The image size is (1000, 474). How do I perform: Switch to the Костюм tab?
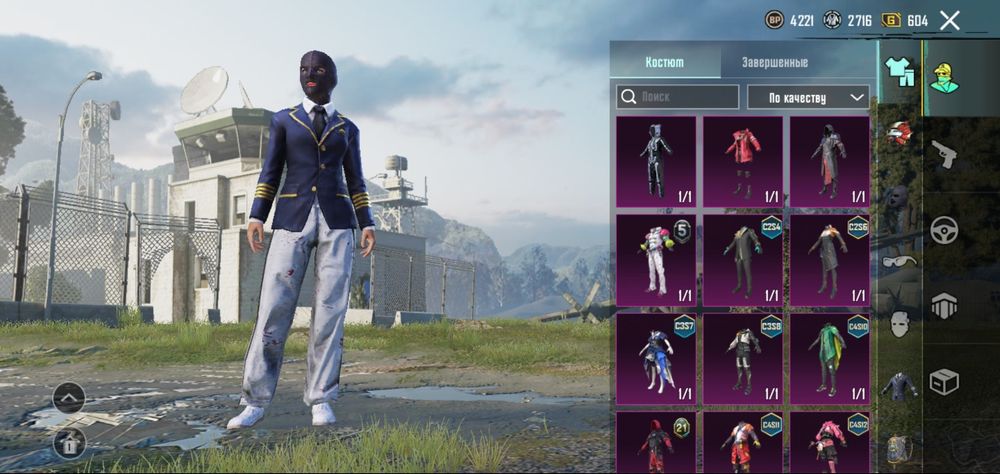click(x=665, y=62)
